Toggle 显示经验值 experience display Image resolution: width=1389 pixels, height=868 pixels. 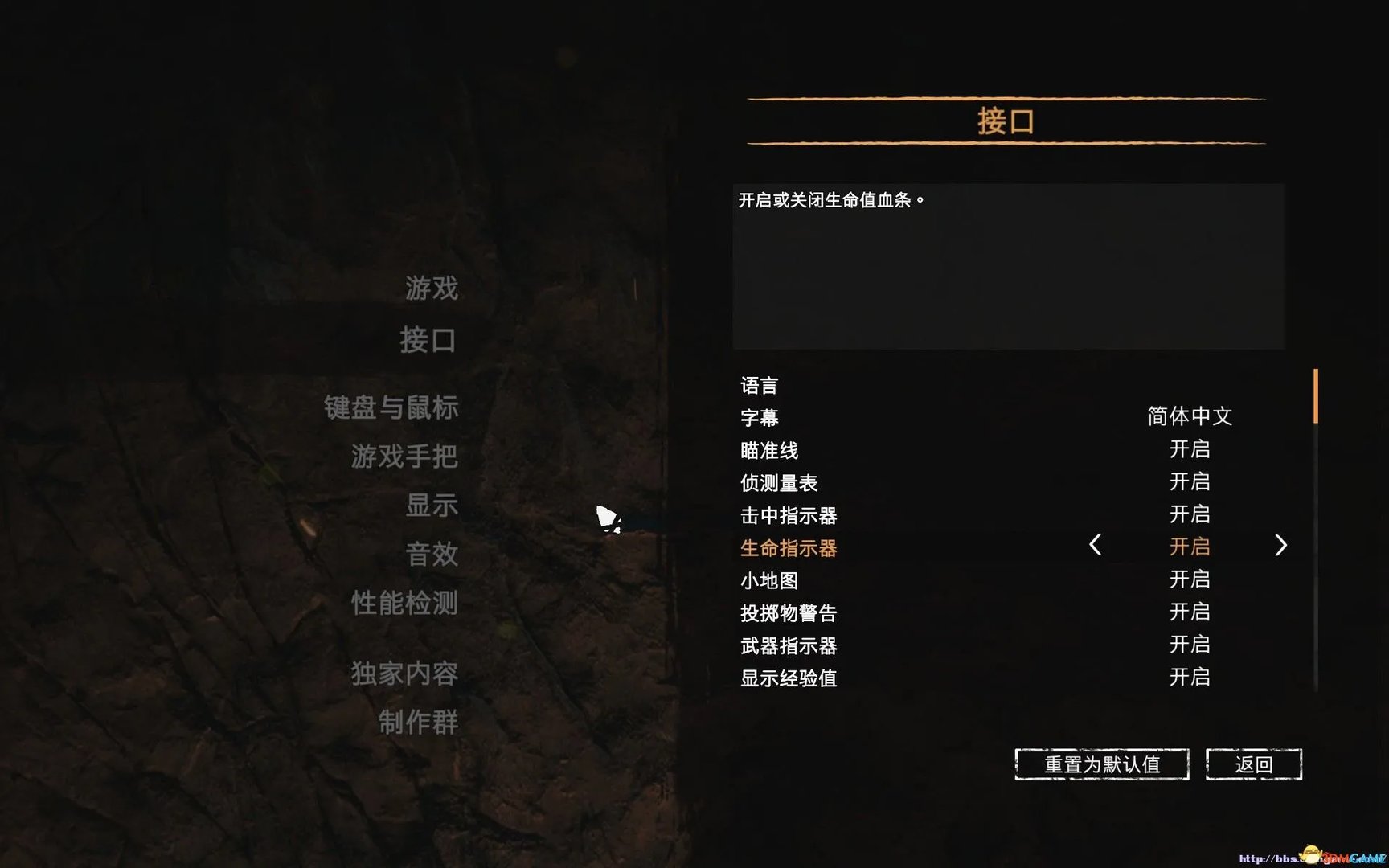pos(1190,678)
